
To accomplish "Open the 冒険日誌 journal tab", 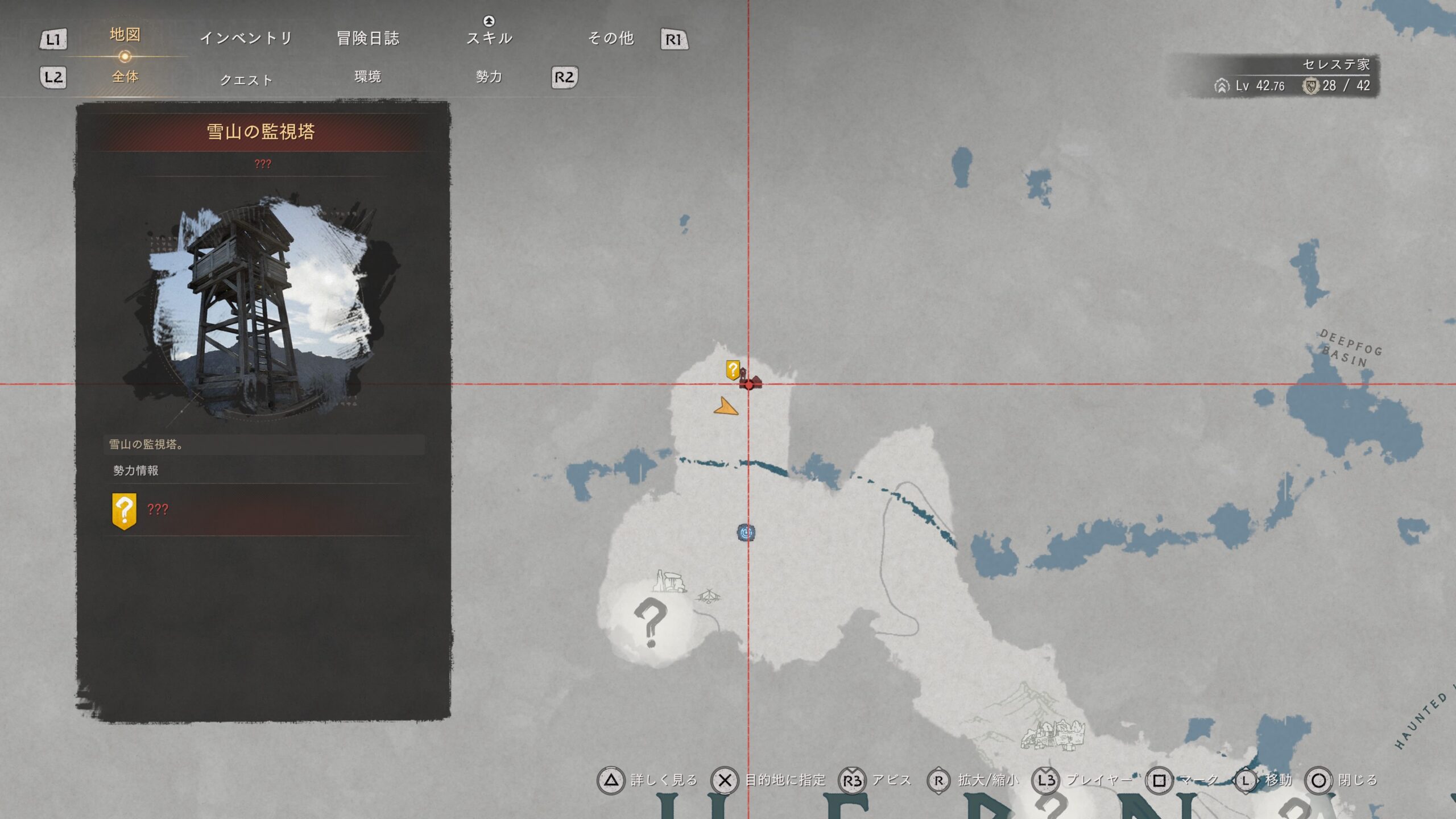I will [x=368, y=38].
